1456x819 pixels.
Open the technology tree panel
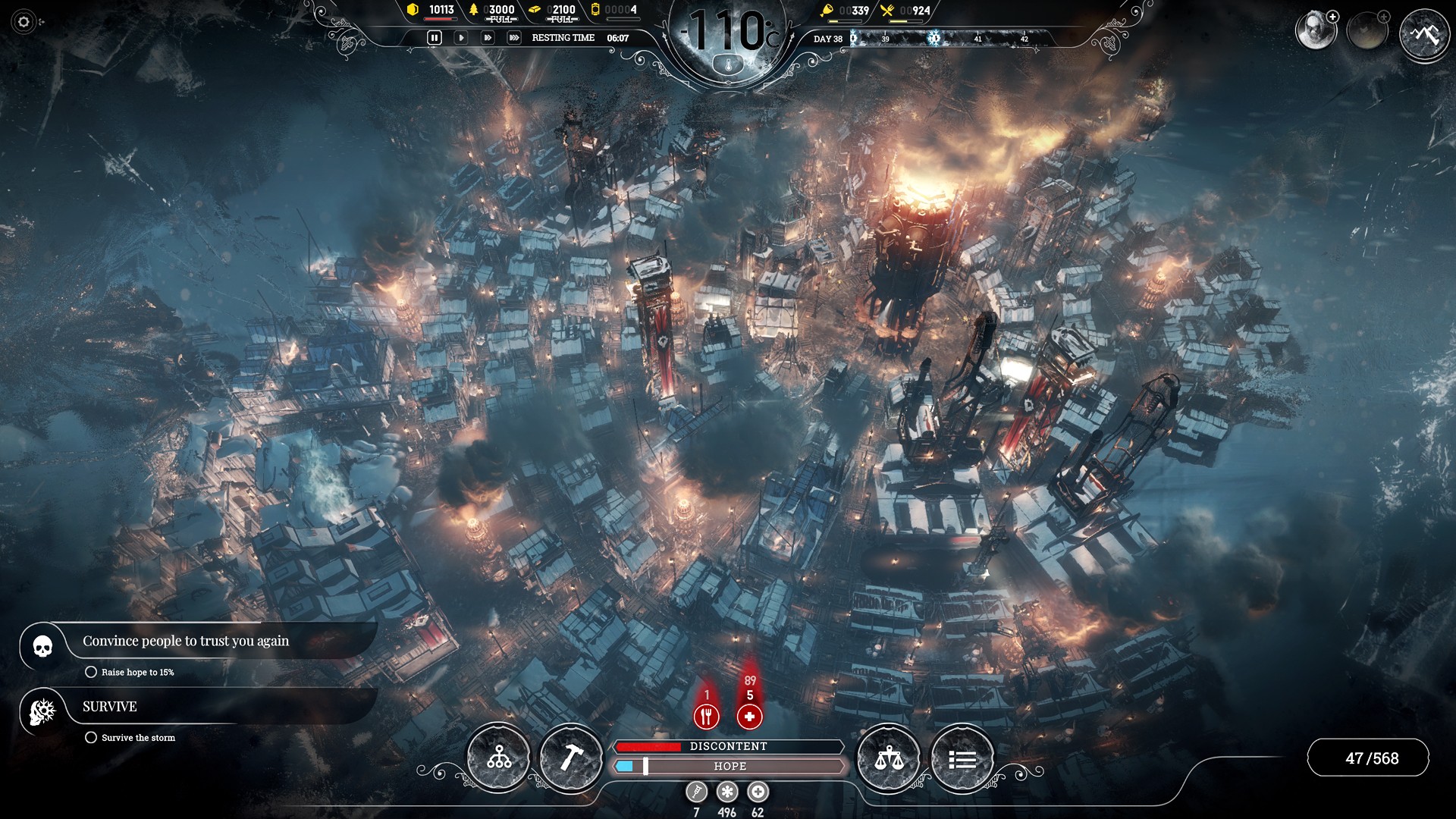tap(497, 757)
